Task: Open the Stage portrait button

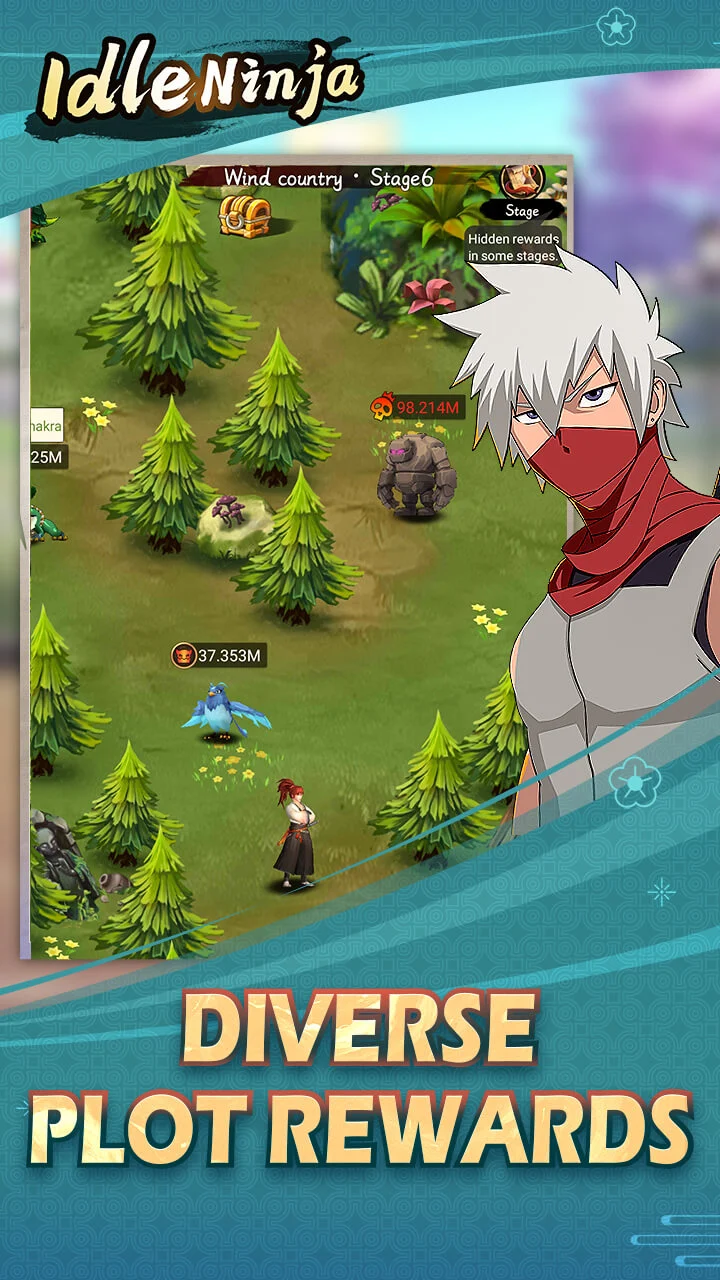Action: click(x=521, y=183)
